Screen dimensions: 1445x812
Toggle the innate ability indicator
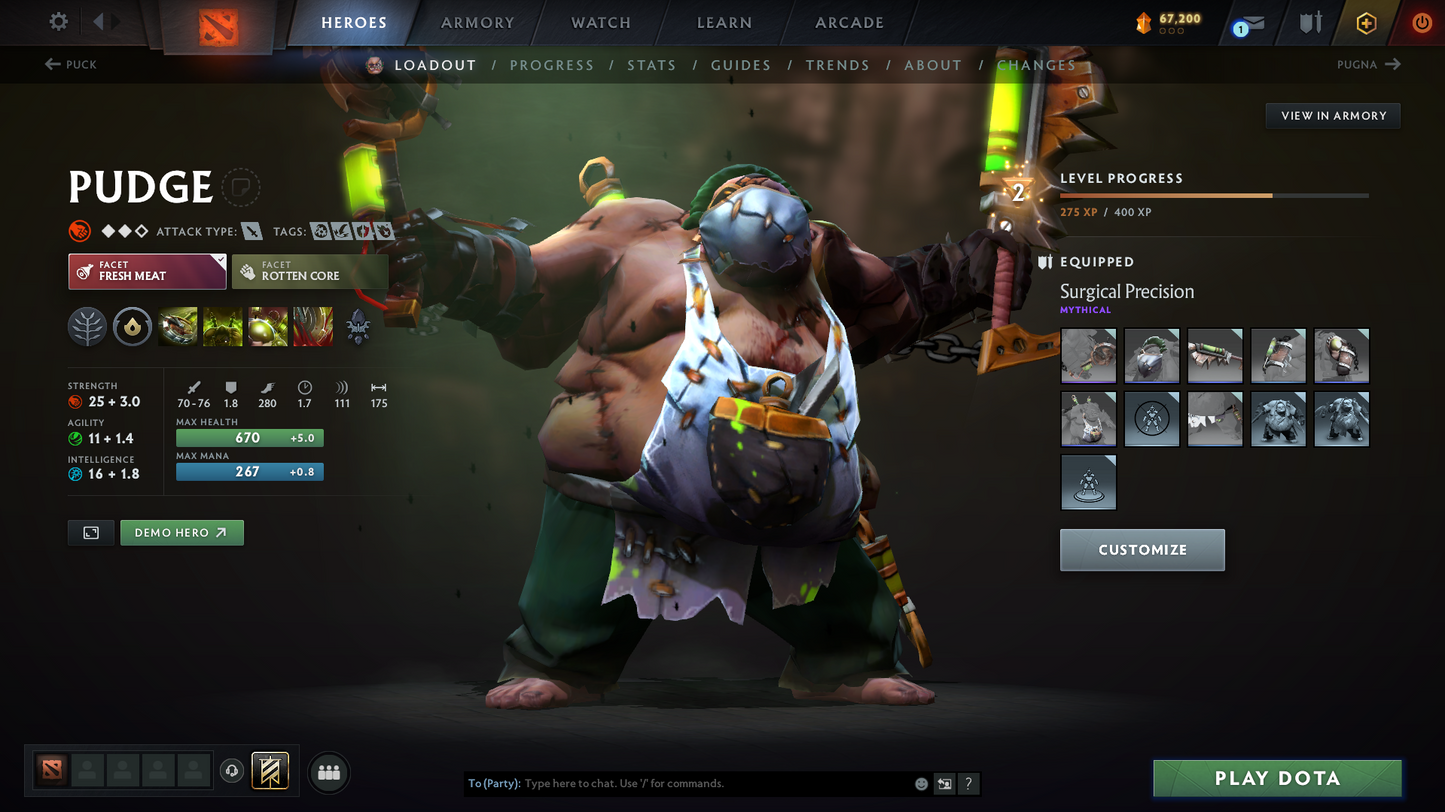click(132, 326)
